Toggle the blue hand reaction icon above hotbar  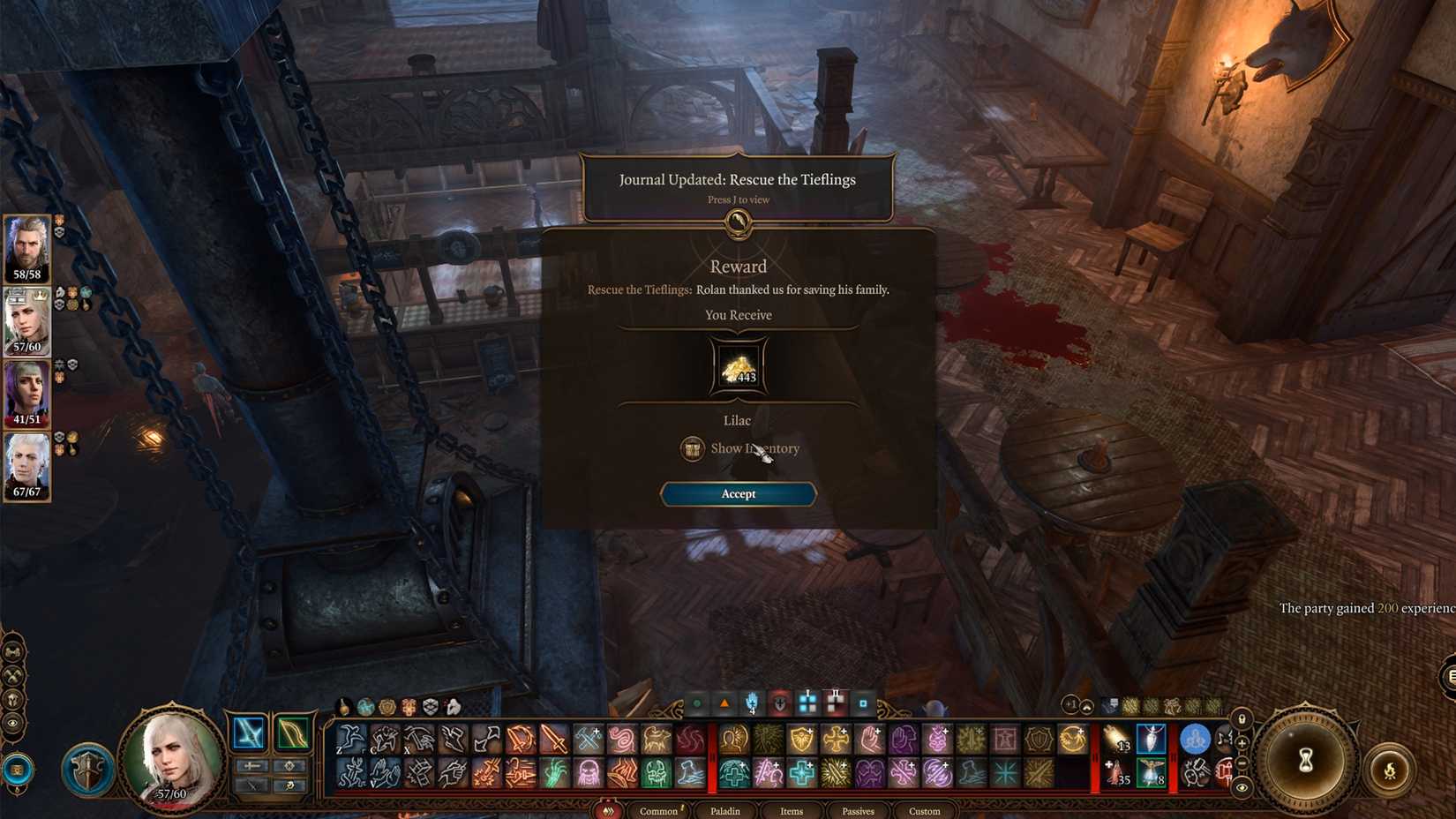coord(752,703)
